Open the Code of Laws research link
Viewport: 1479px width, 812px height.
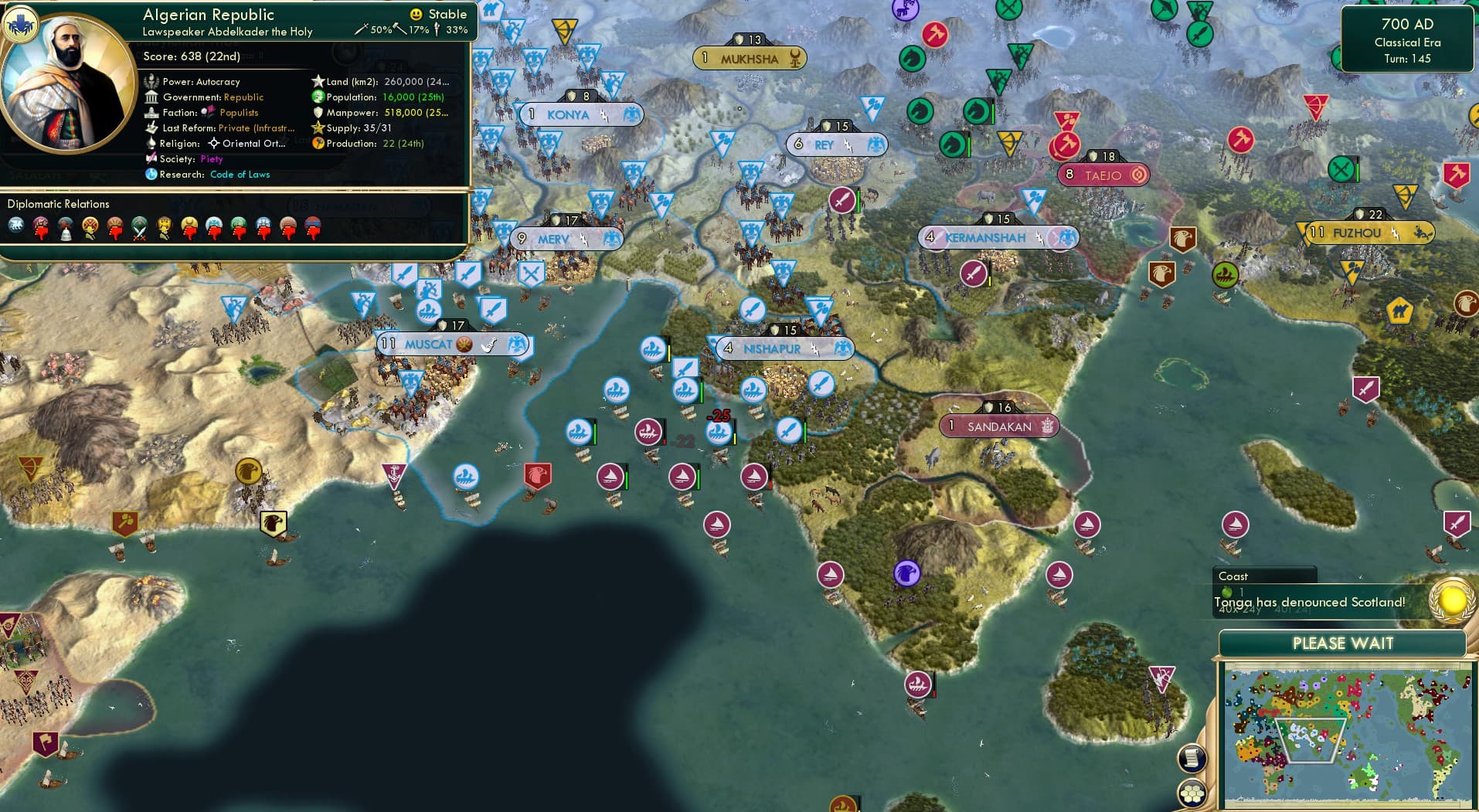pyautogui.click(x=240, y=175)
